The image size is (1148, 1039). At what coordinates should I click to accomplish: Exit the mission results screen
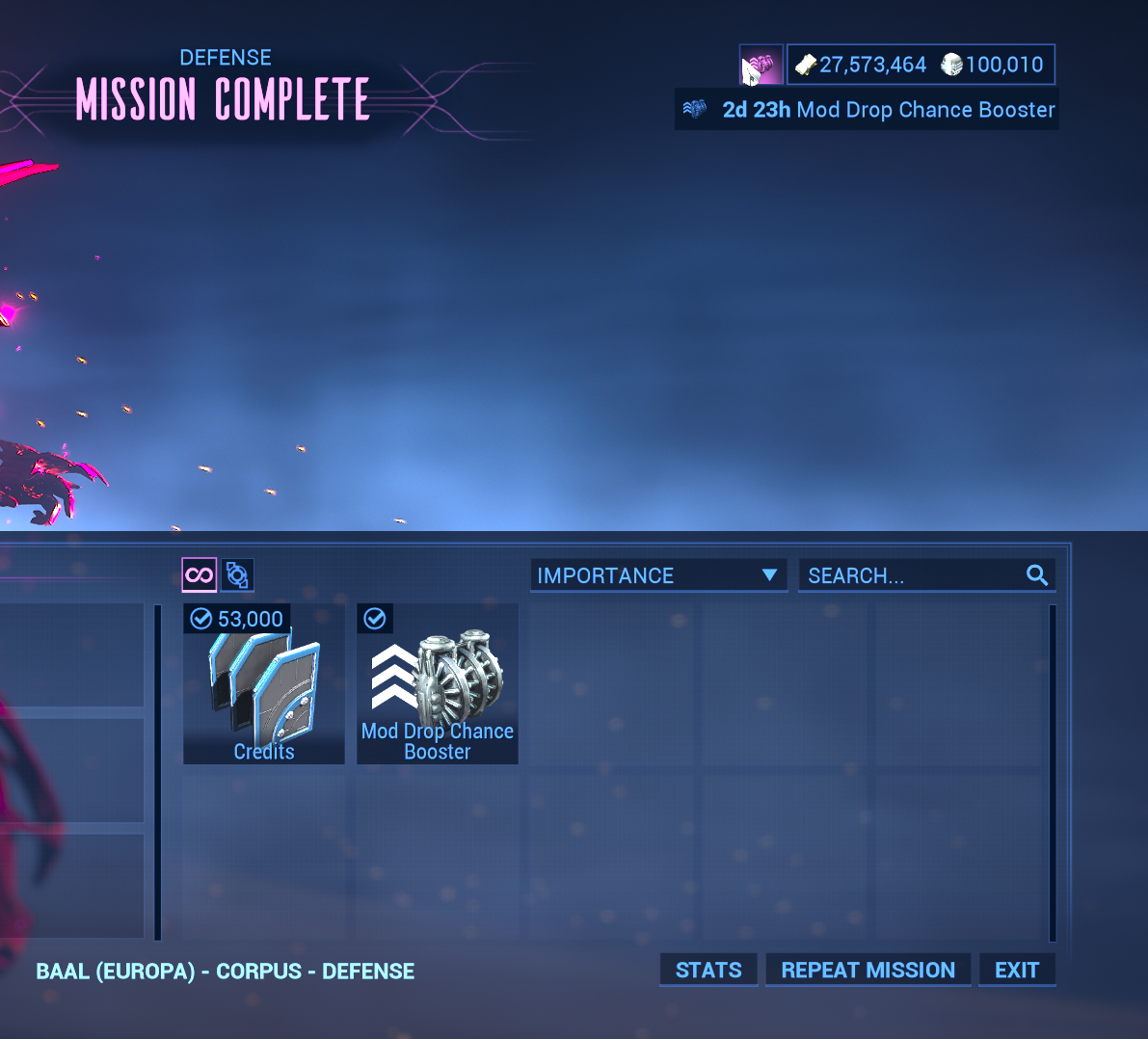click(1017, 970)
